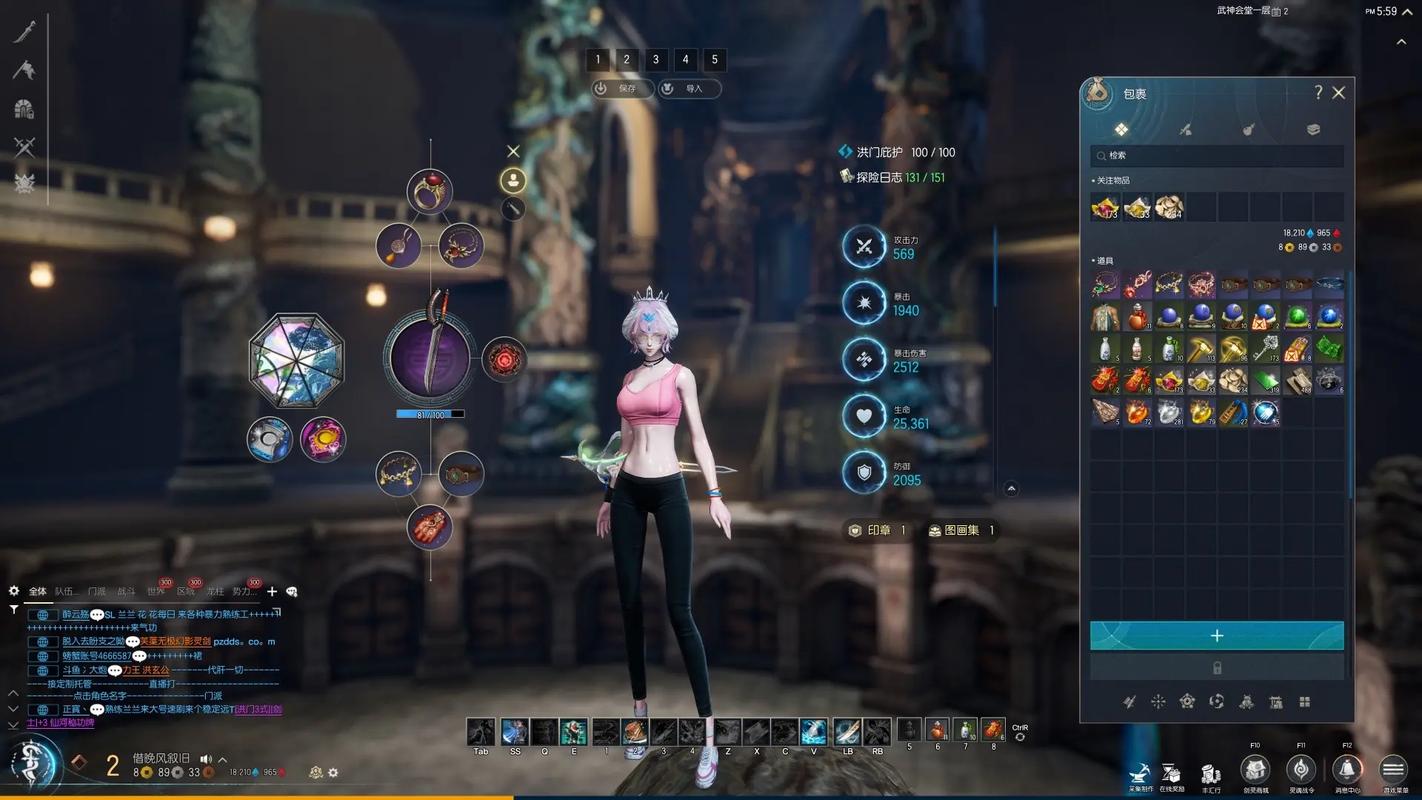Screen dimensions: 1422x800
Task: Close the equipment wheel with the X
Action: point(513,152)
